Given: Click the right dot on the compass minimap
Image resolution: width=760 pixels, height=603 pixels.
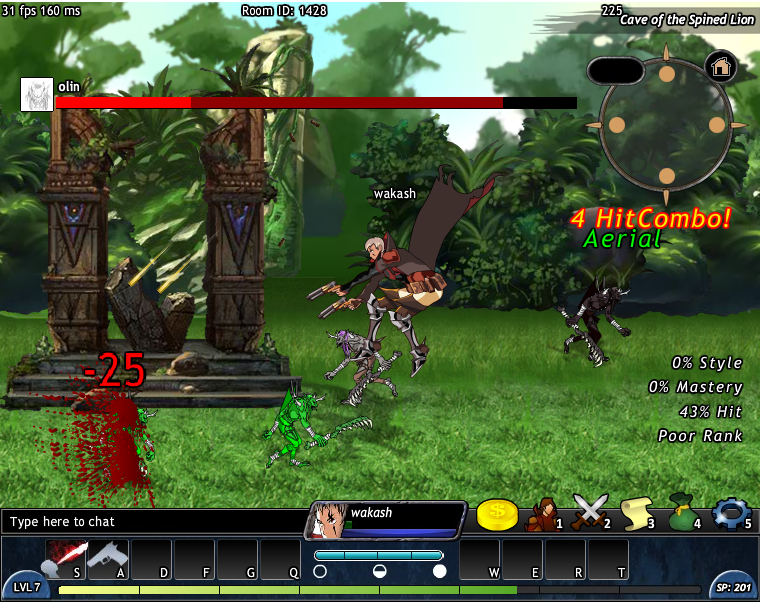Looking at the screenshot, I should click(717, 125).
